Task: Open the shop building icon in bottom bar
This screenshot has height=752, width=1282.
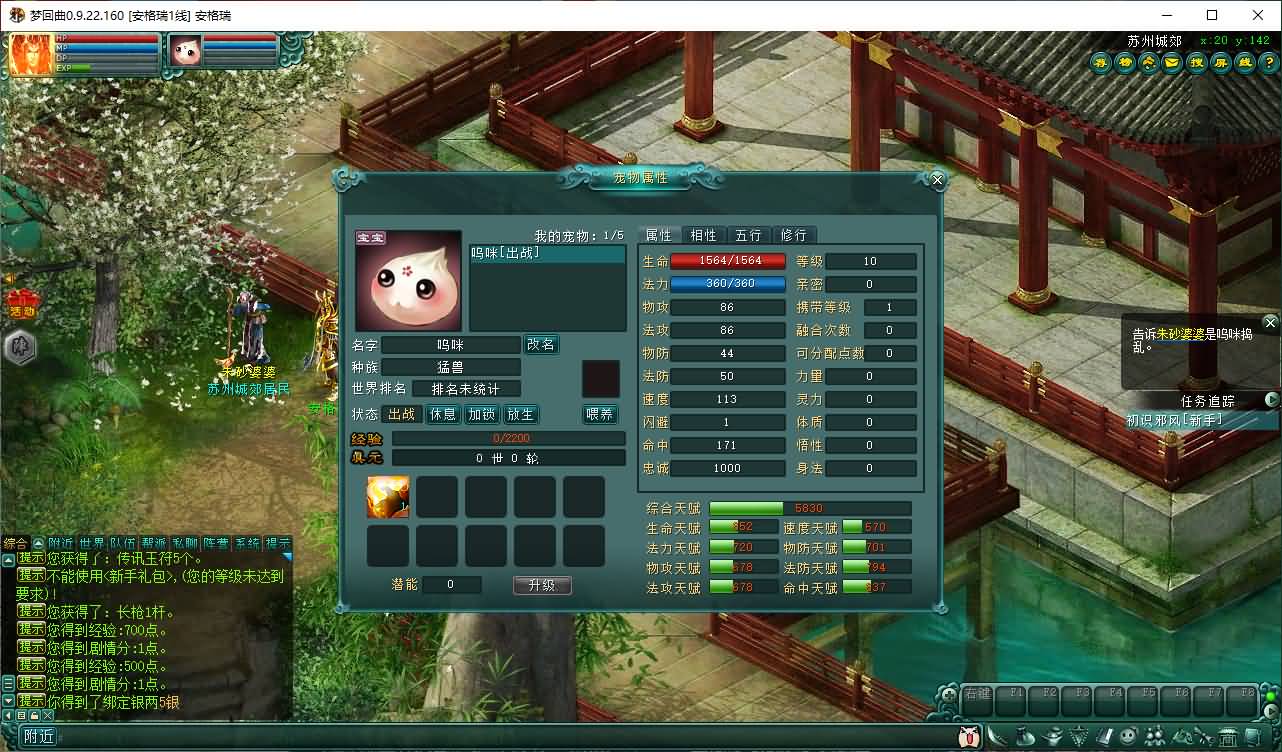Action: (1230, 735)
